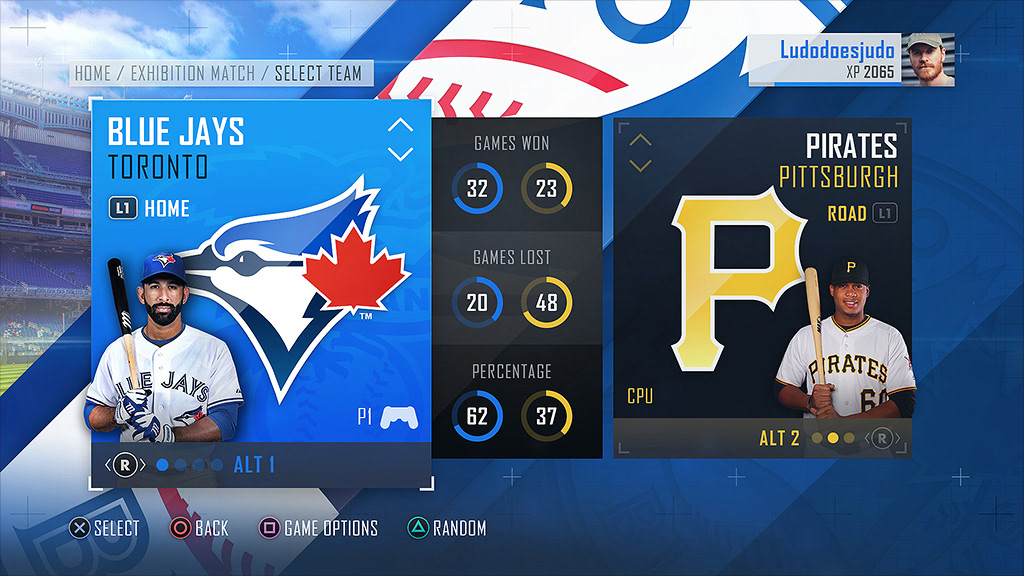Open GAME OPTIONS

click(x=318, y=528)
